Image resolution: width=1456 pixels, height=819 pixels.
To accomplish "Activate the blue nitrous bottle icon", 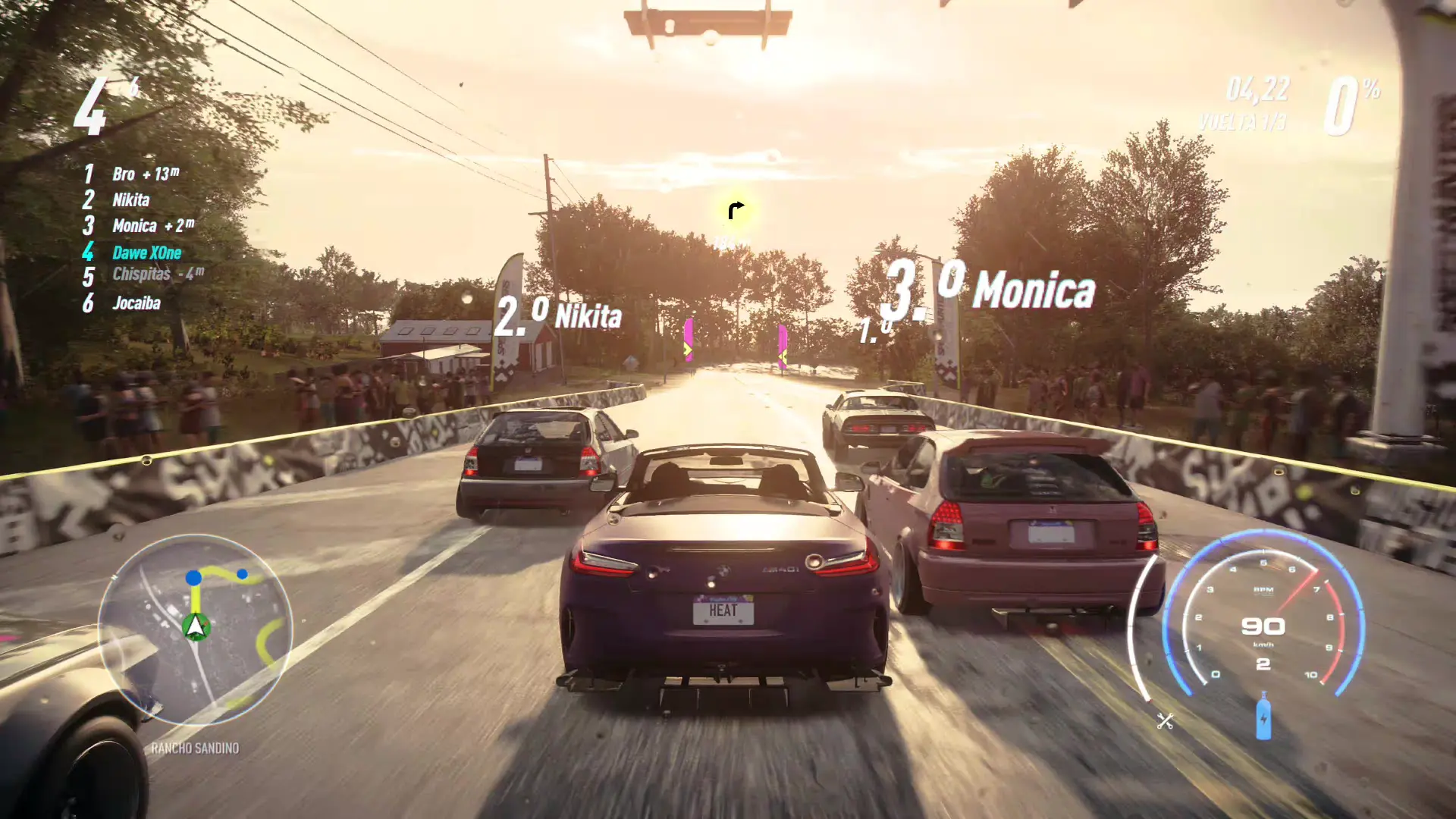I will click(1263, 716).
